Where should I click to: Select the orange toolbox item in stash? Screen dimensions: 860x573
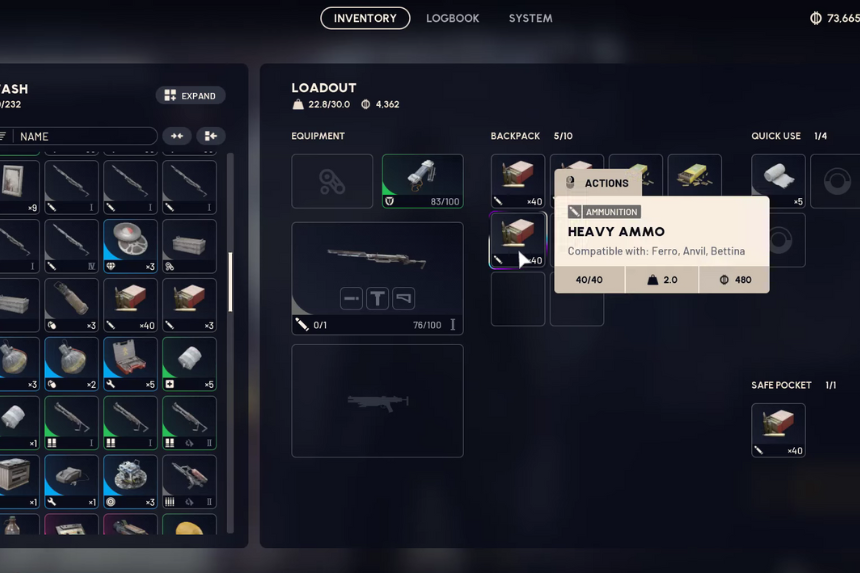130,364
